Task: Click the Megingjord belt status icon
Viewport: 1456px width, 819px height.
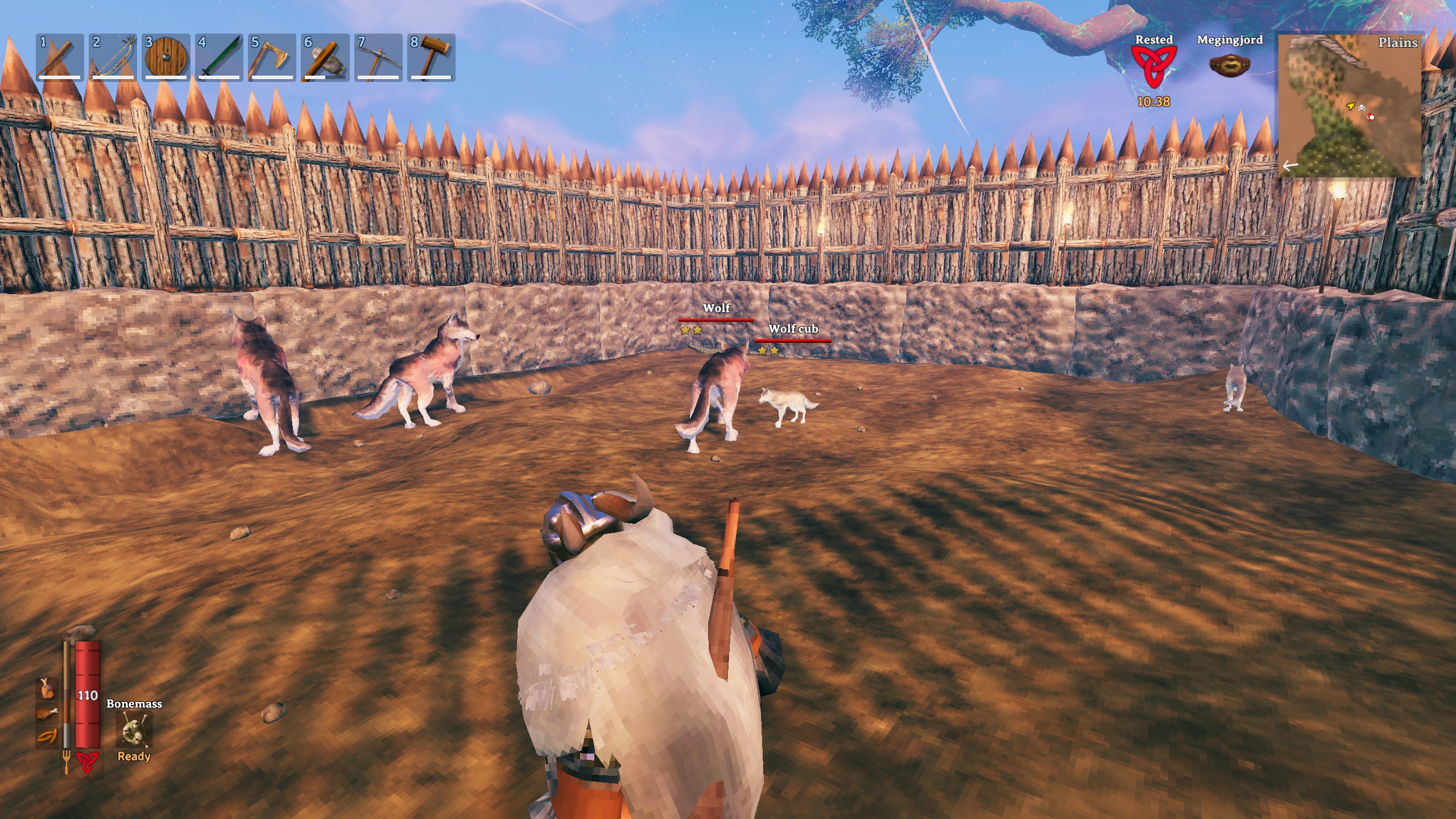Action: 1229,65
